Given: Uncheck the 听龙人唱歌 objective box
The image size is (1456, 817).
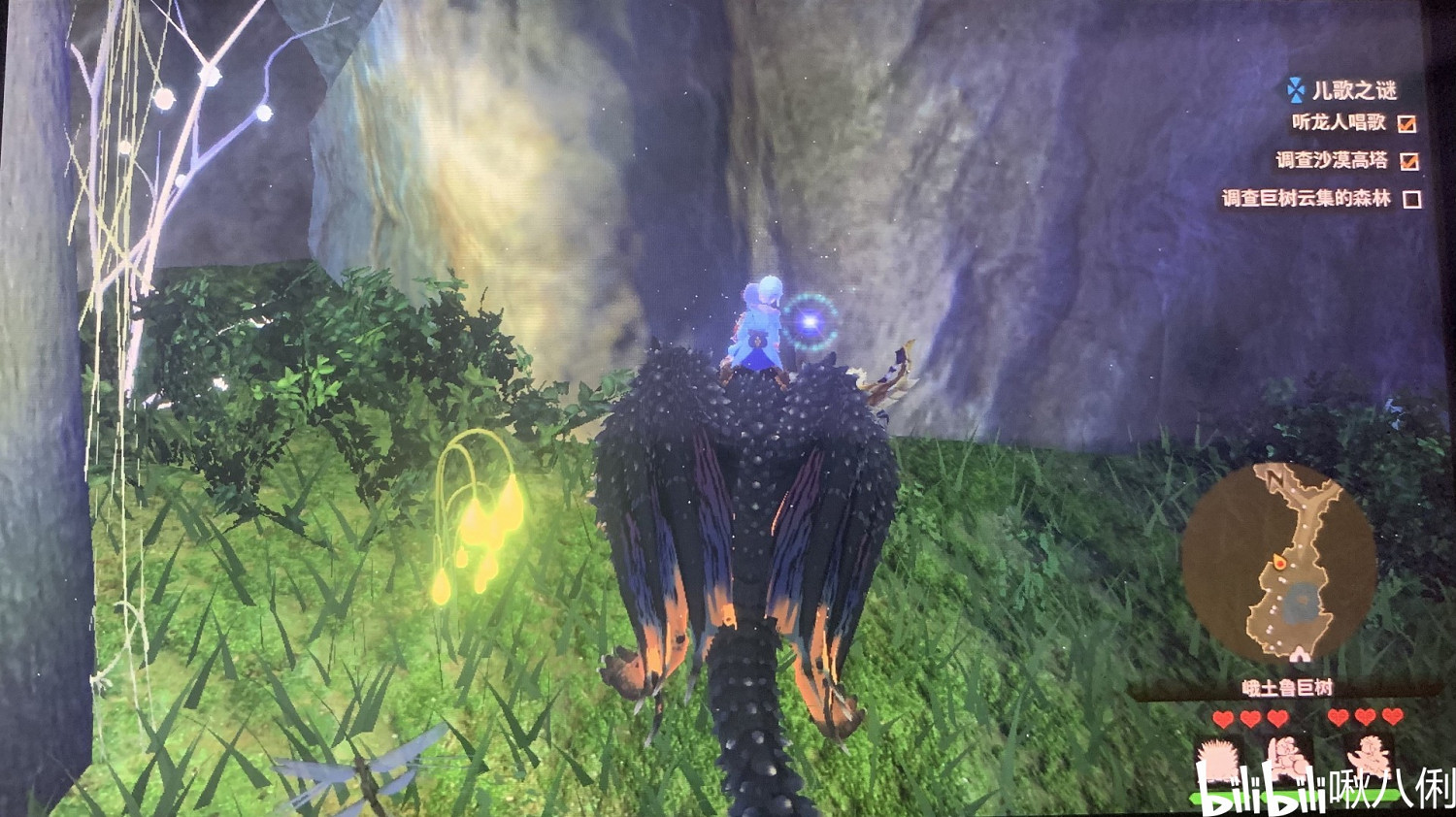Looking at the screenshot, I should pyautogui.click(x=1406, y=124).
